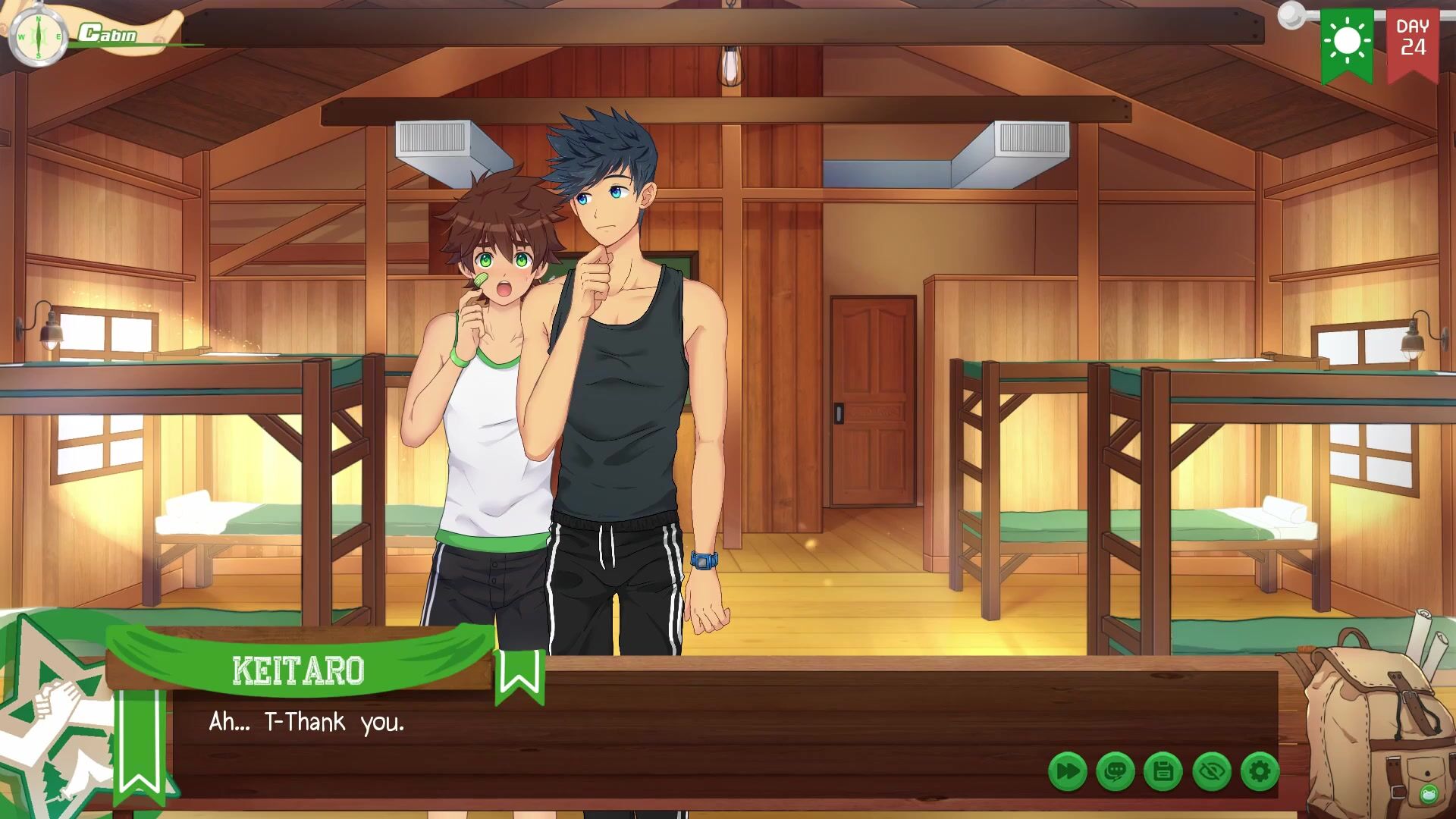
Task: Hide the dialogue interface with the eye icon
Action: (x=1211, y=772)
